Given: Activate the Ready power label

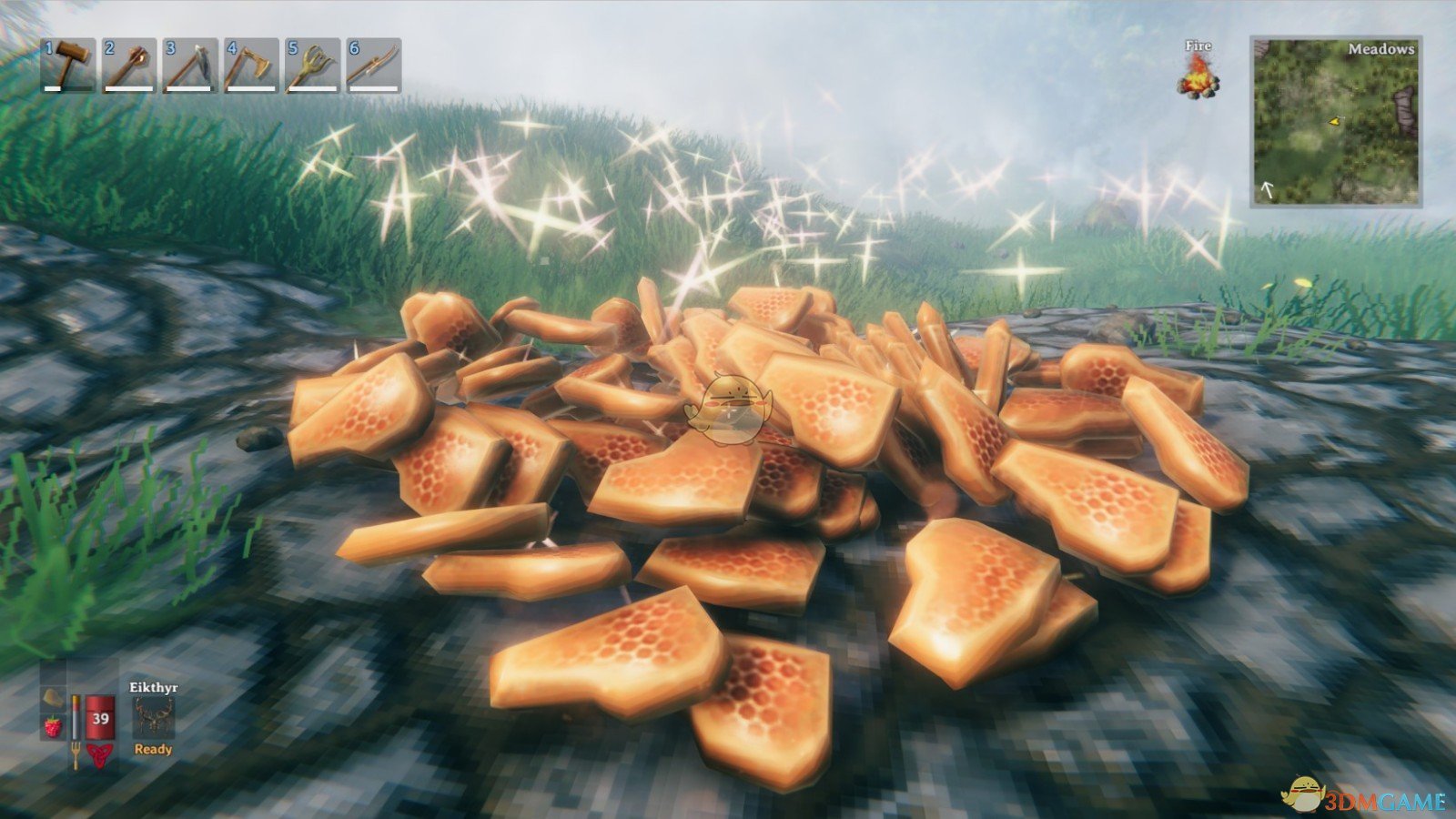Looking at the screenshot, I should pos(153,749).
